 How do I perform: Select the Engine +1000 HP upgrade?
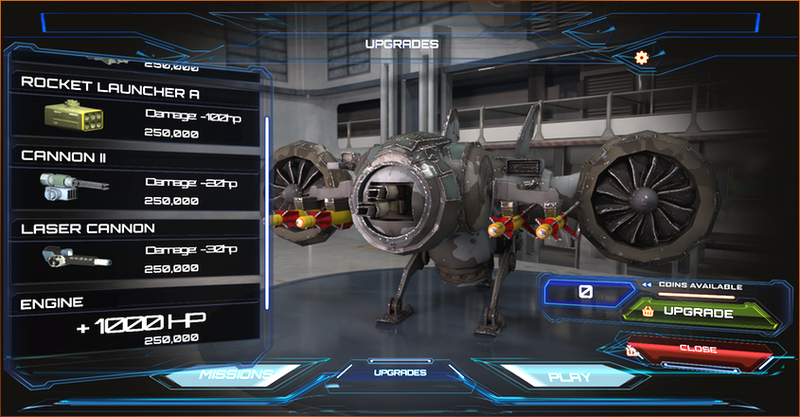tap(135, 320)
